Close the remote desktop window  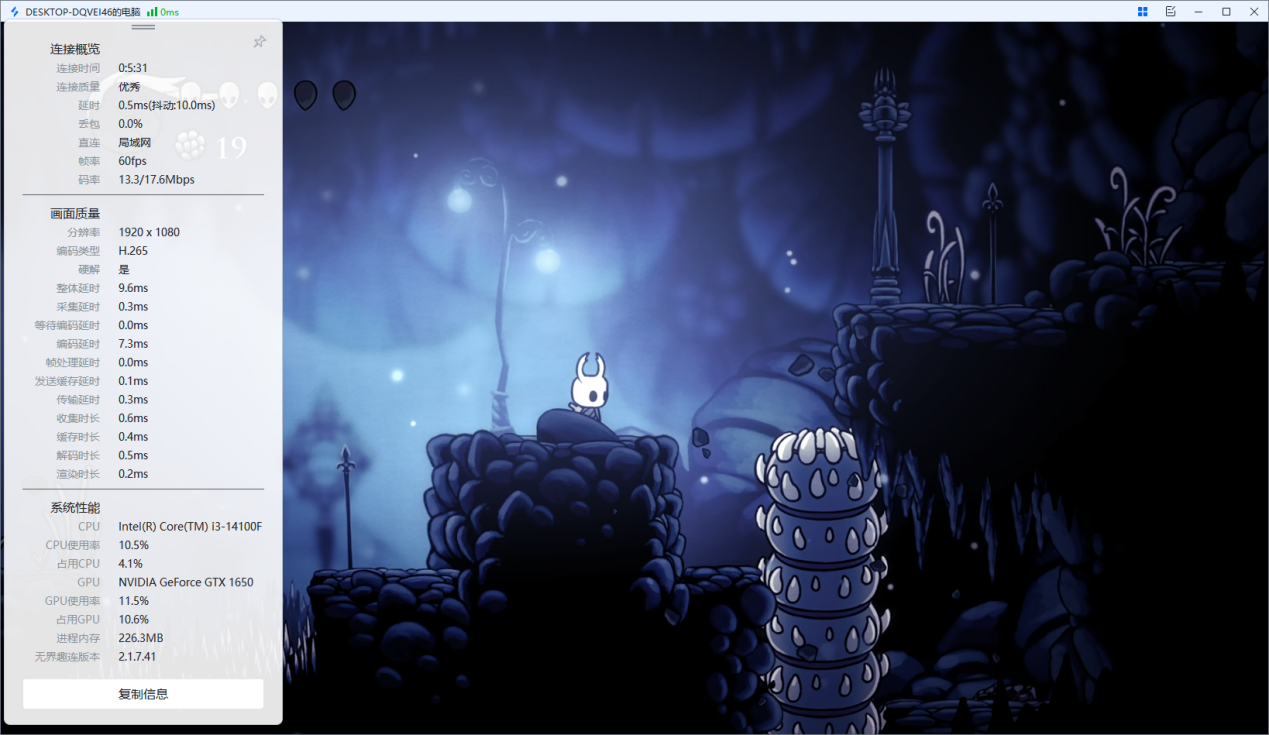(x=1253, y=11)
